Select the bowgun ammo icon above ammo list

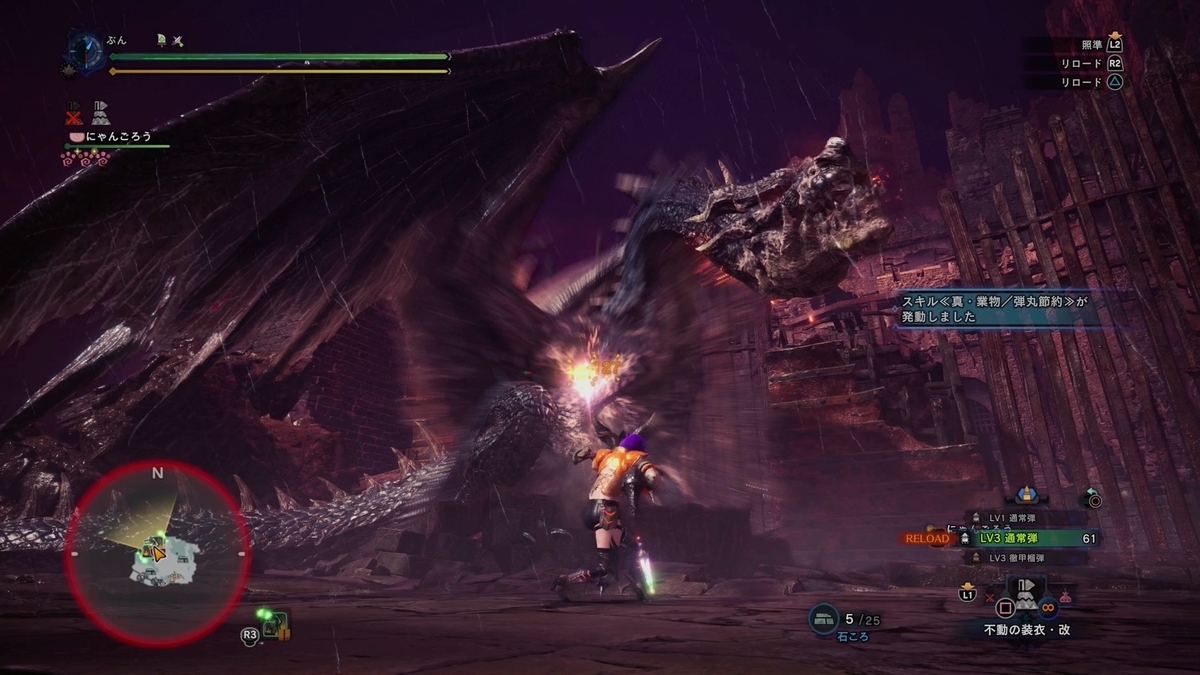(1024, 494)
